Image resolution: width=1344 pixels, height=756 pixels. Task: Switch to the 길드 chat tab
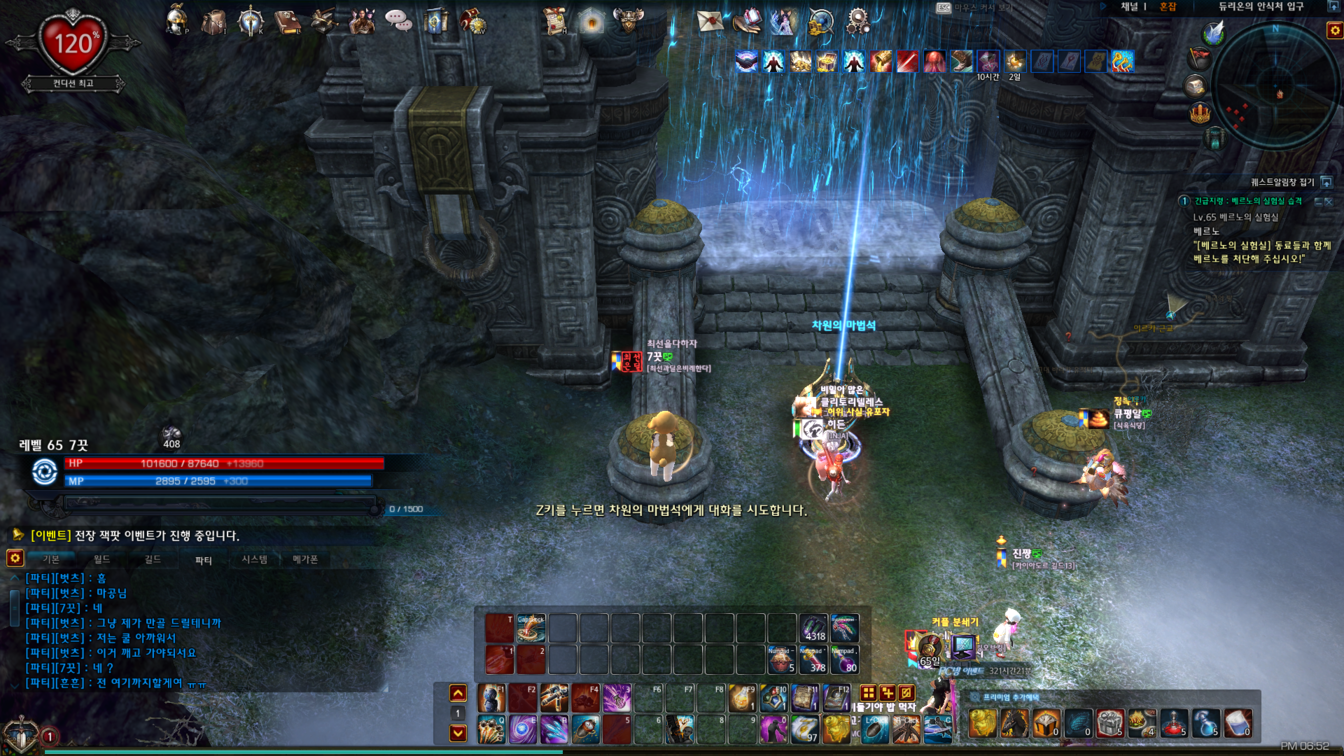click(x=153, y=560)
